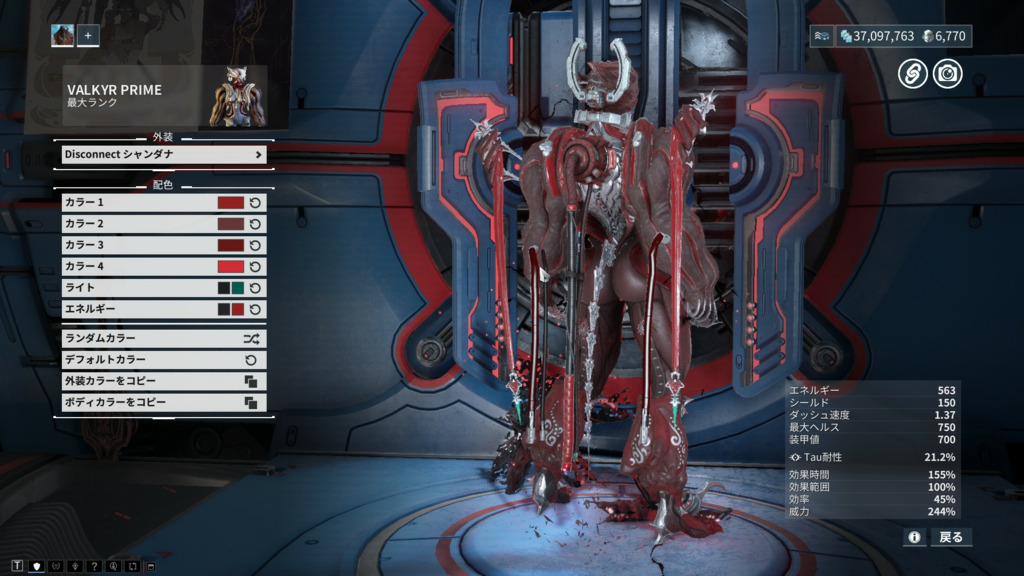Activate the camera capture icon
This screenshot has height=576, width=1024.
click(x=947, y=73)
